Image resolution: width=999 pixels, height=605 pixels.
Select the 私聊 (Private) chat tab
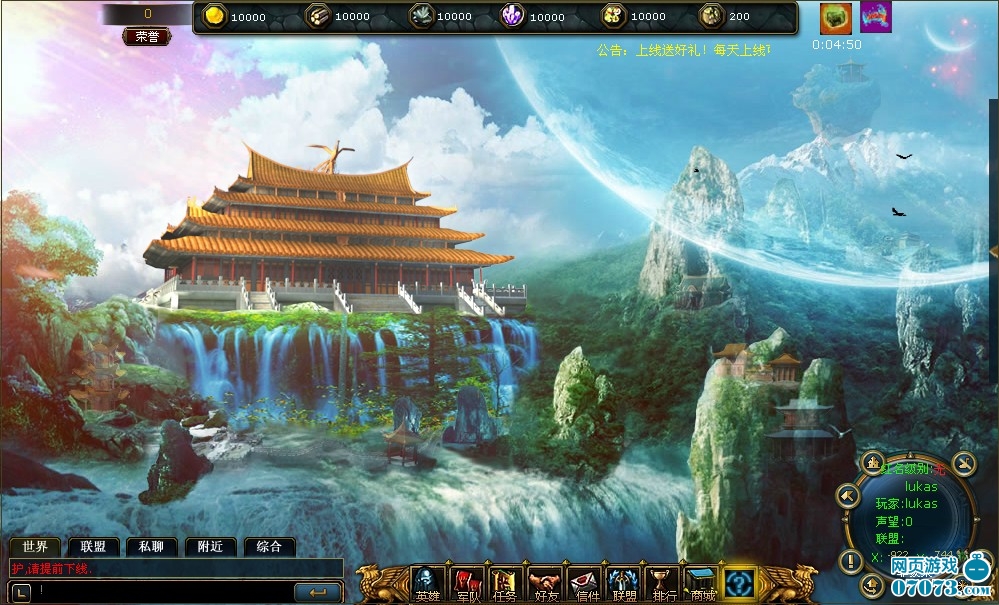(151, 547)
